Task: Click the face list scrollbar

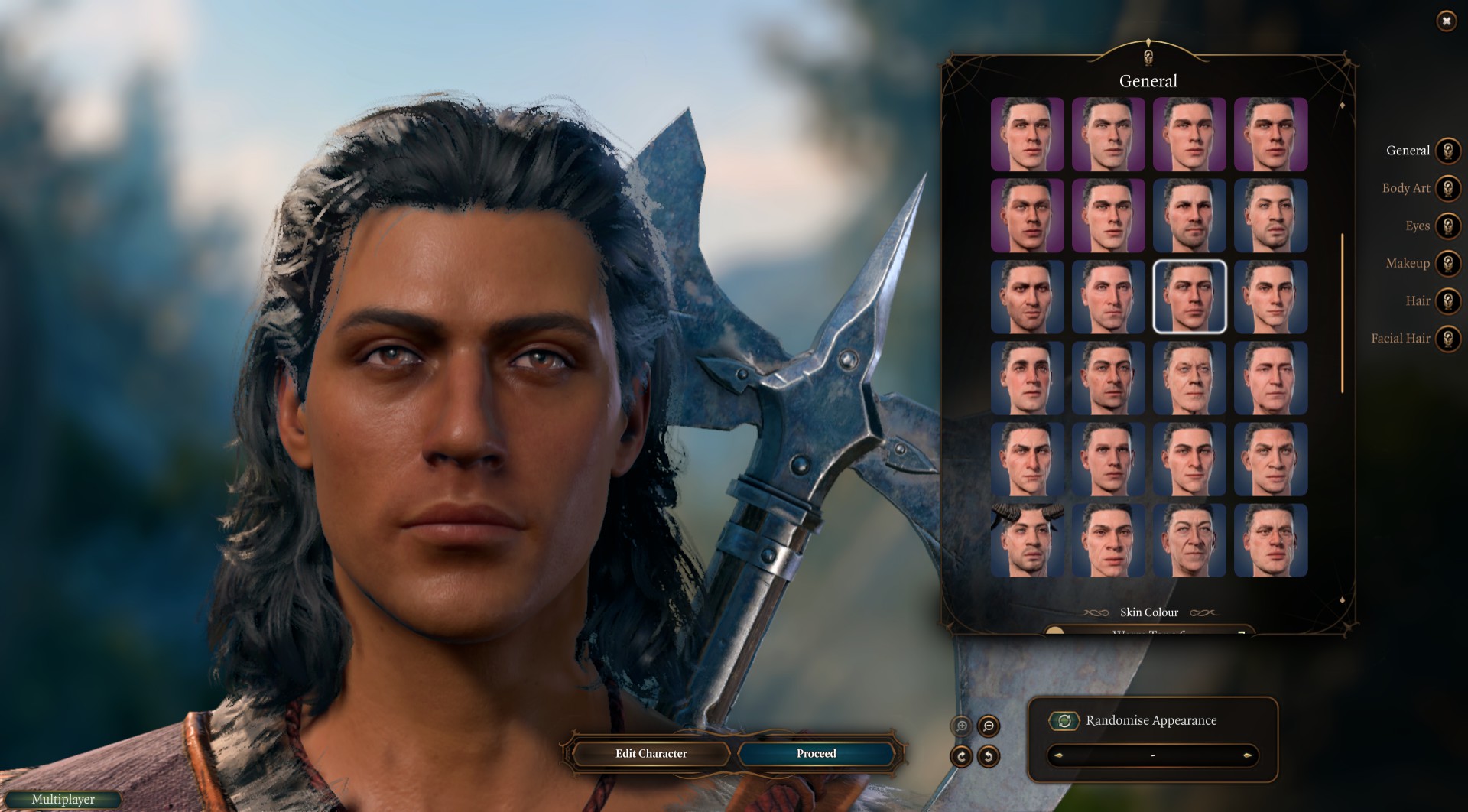Action: pos(1342,313)
